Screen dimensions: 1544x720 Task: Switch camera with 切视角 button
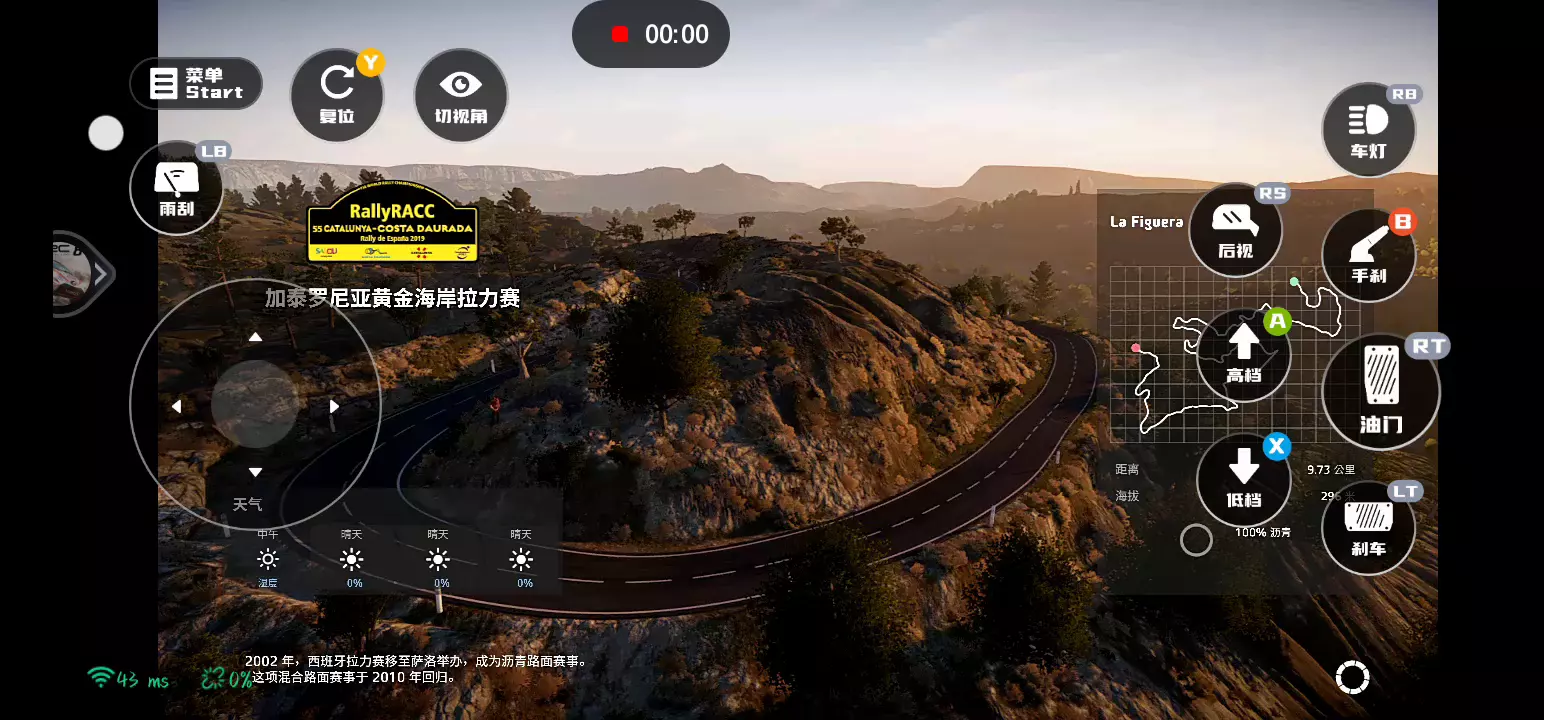(461, 95)
